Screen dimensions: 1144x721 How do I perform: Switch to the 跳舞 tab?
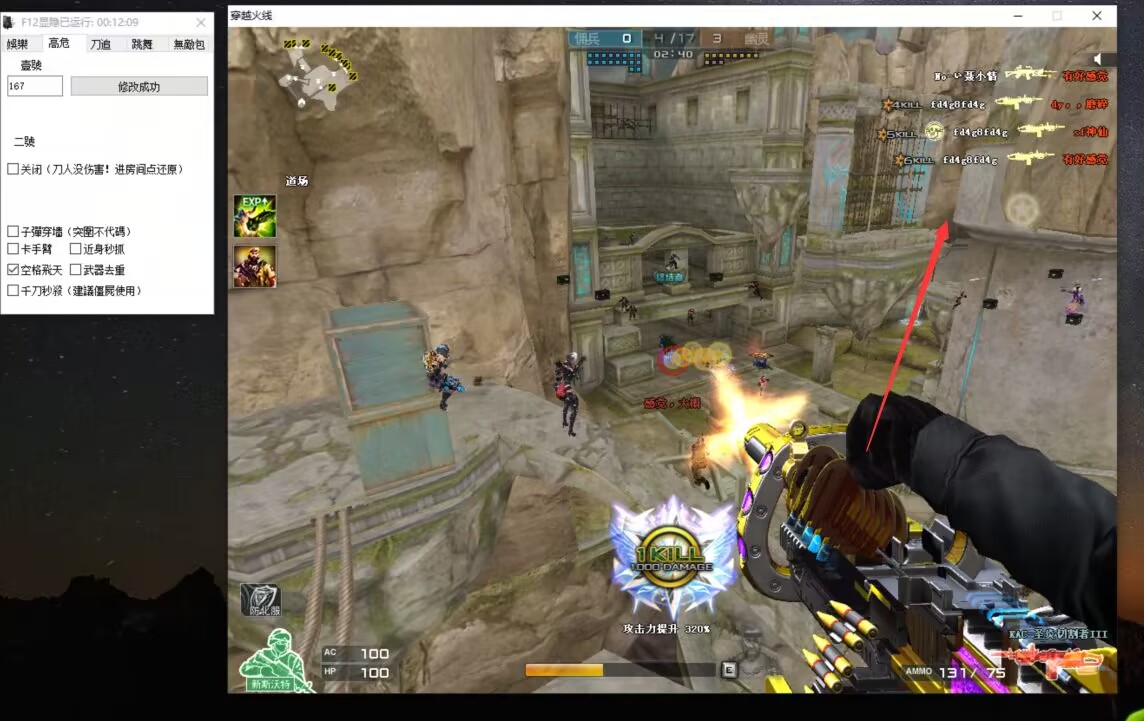(x=142, y=44)
